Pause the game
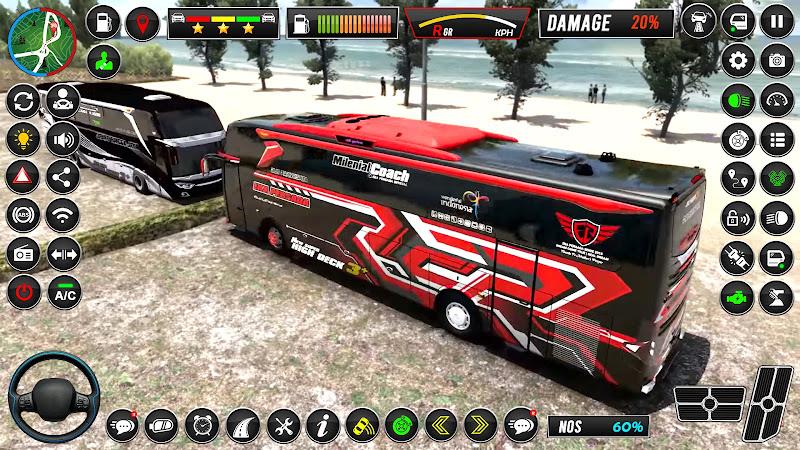This screenshot has height=450, width=800. (x=777, y=19)
